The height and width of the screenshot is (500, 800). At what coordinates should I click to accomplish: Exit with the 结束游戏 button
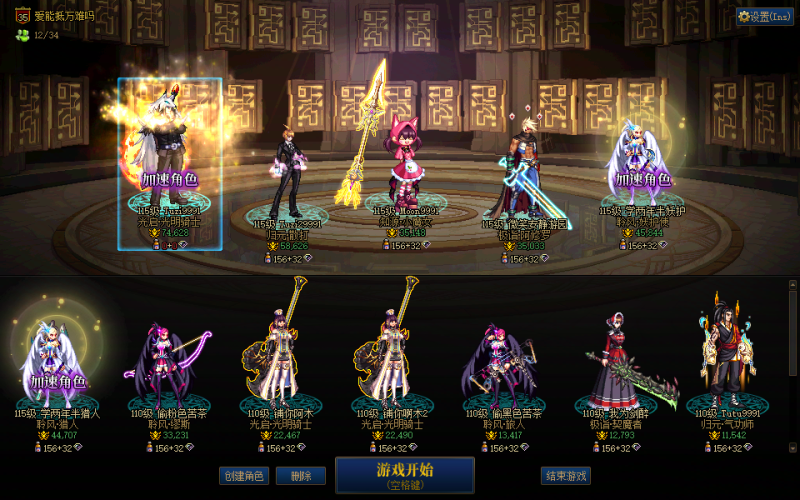click(x=565, y=476)
